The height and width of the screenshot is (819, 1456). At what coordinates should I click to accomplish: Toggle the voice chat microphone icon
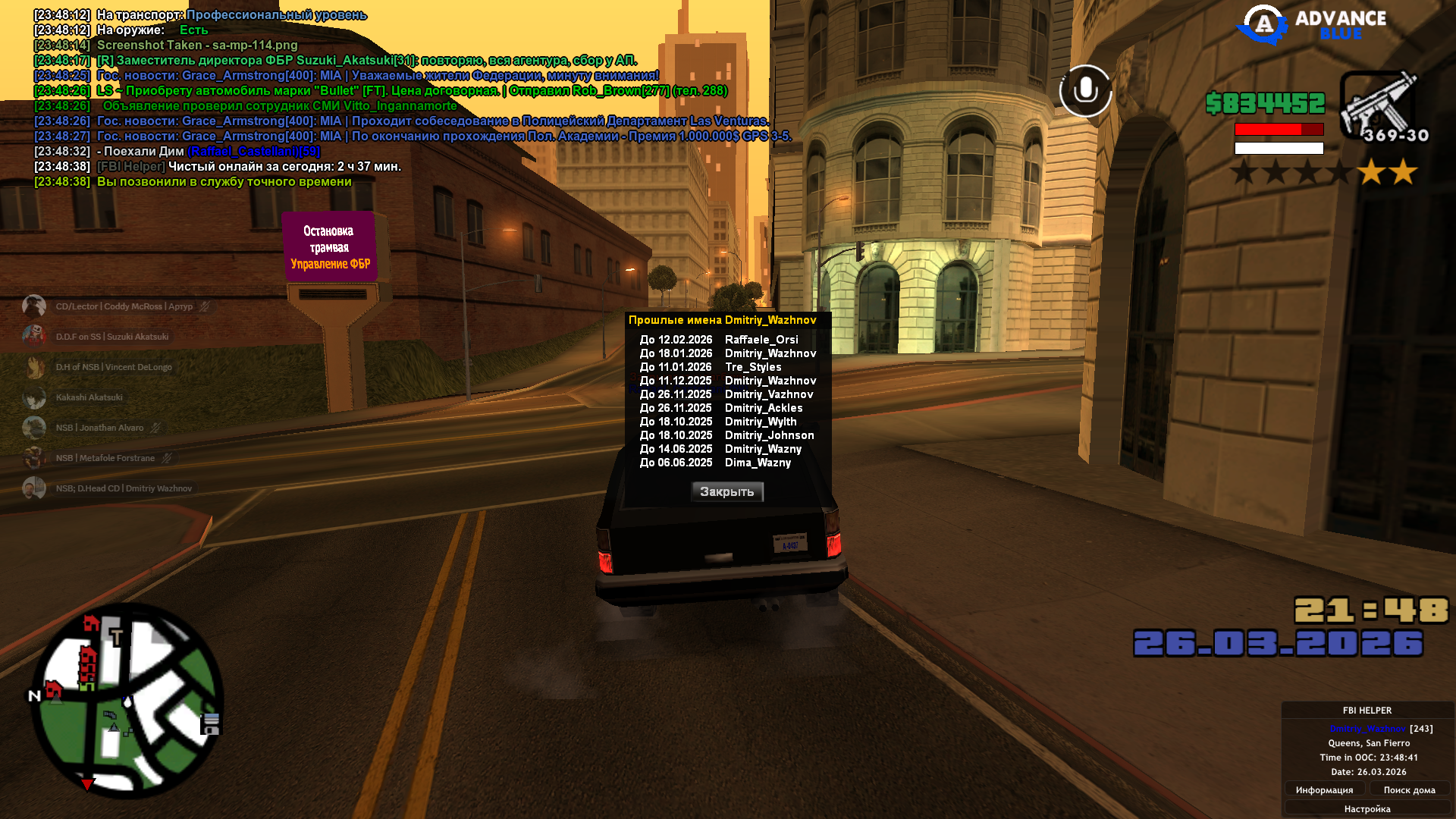pyautogui.click(x=1085, y=91)
